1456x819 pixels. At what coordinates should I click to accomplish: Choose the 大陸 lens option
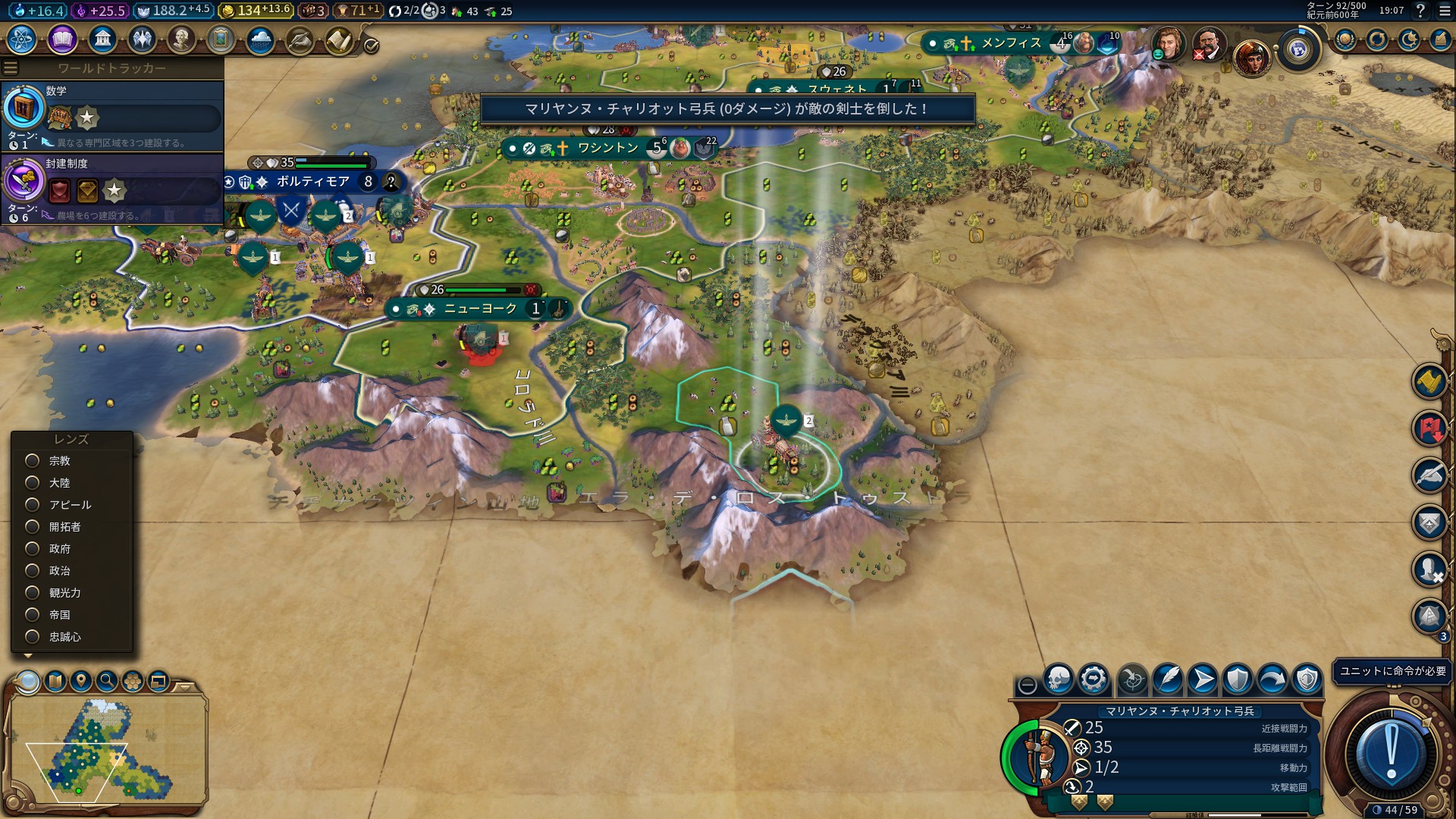click(x=33, y=483)
